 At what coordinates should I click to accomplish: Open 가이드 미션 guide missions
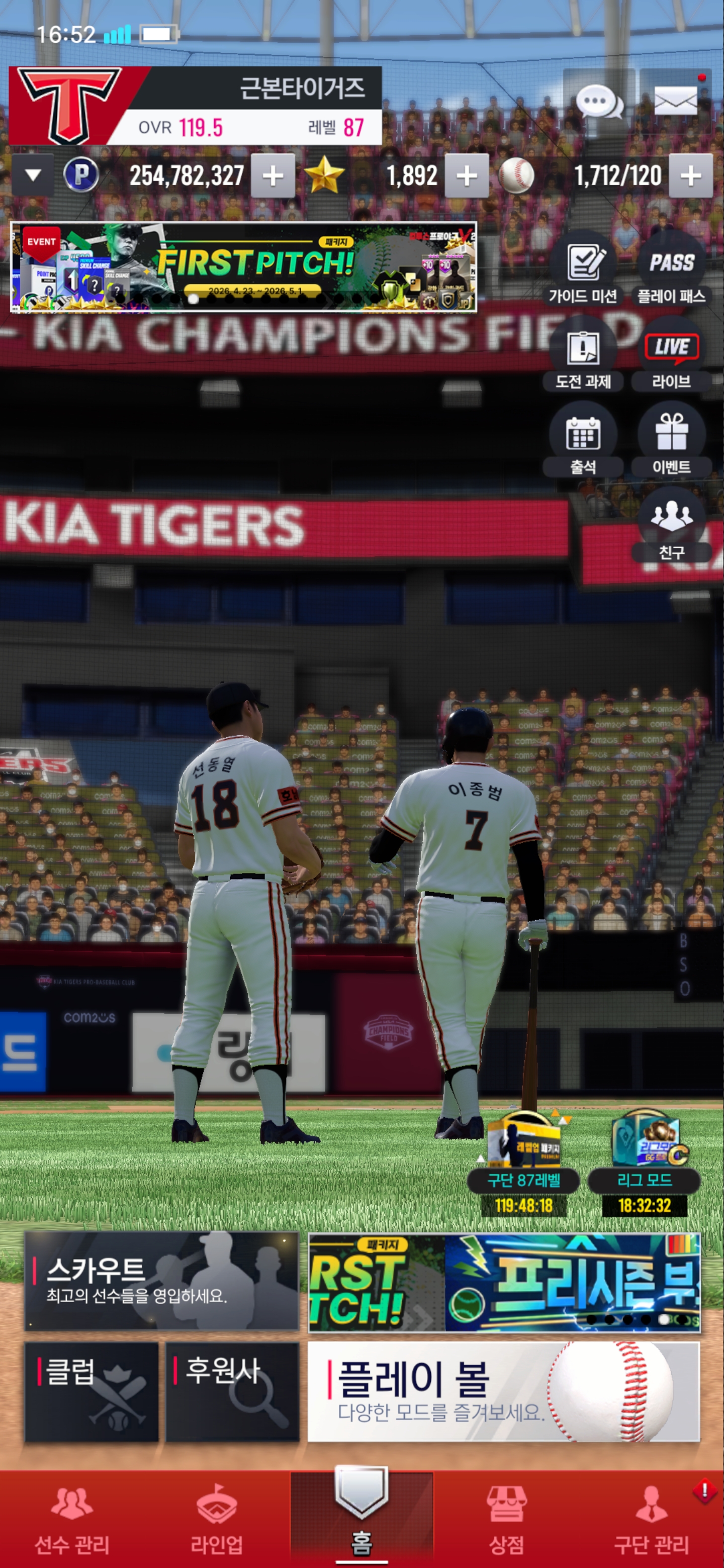pos(583,268)
